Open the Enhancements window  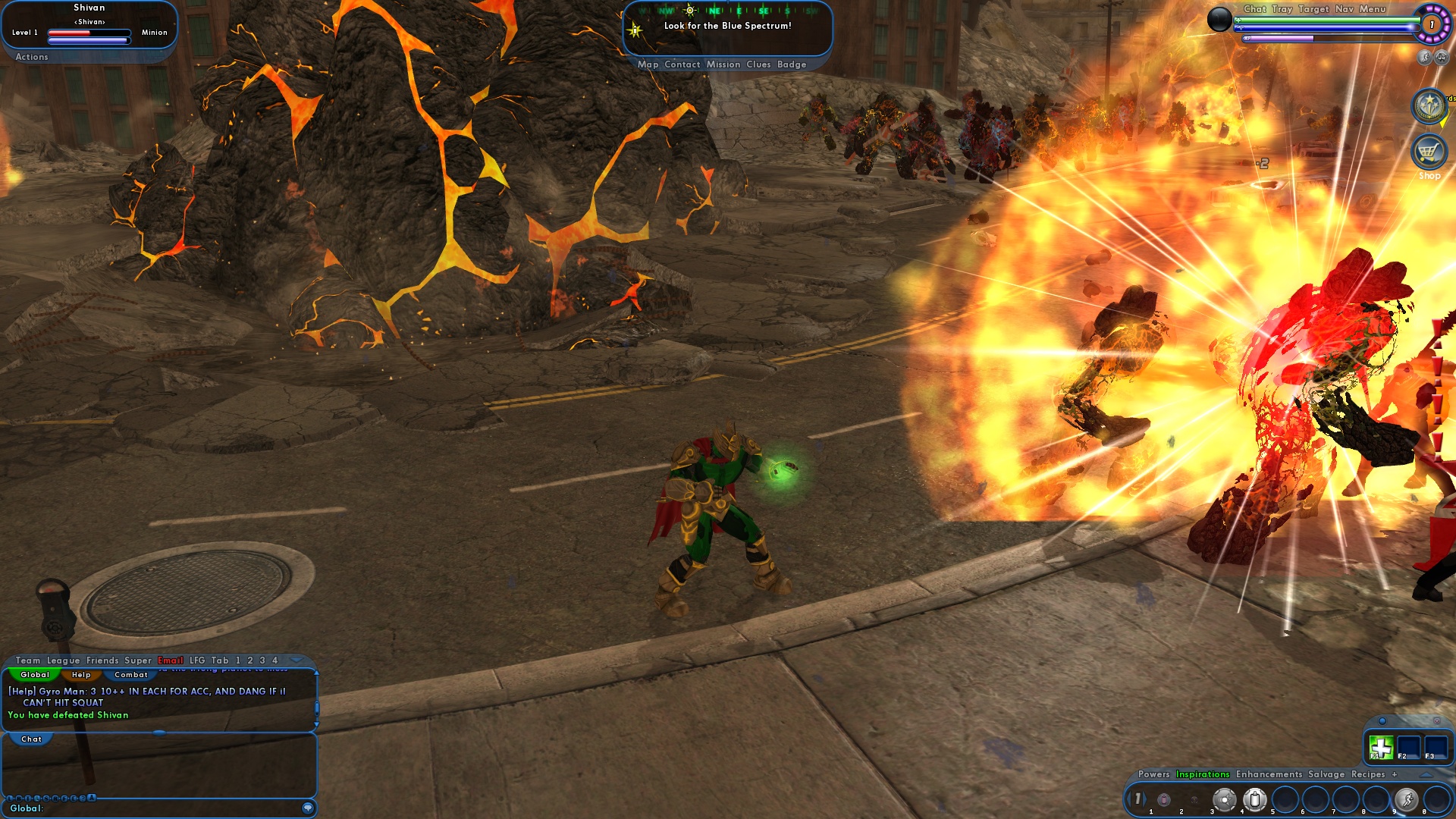pyautogui.click(x=1269, y=774)
